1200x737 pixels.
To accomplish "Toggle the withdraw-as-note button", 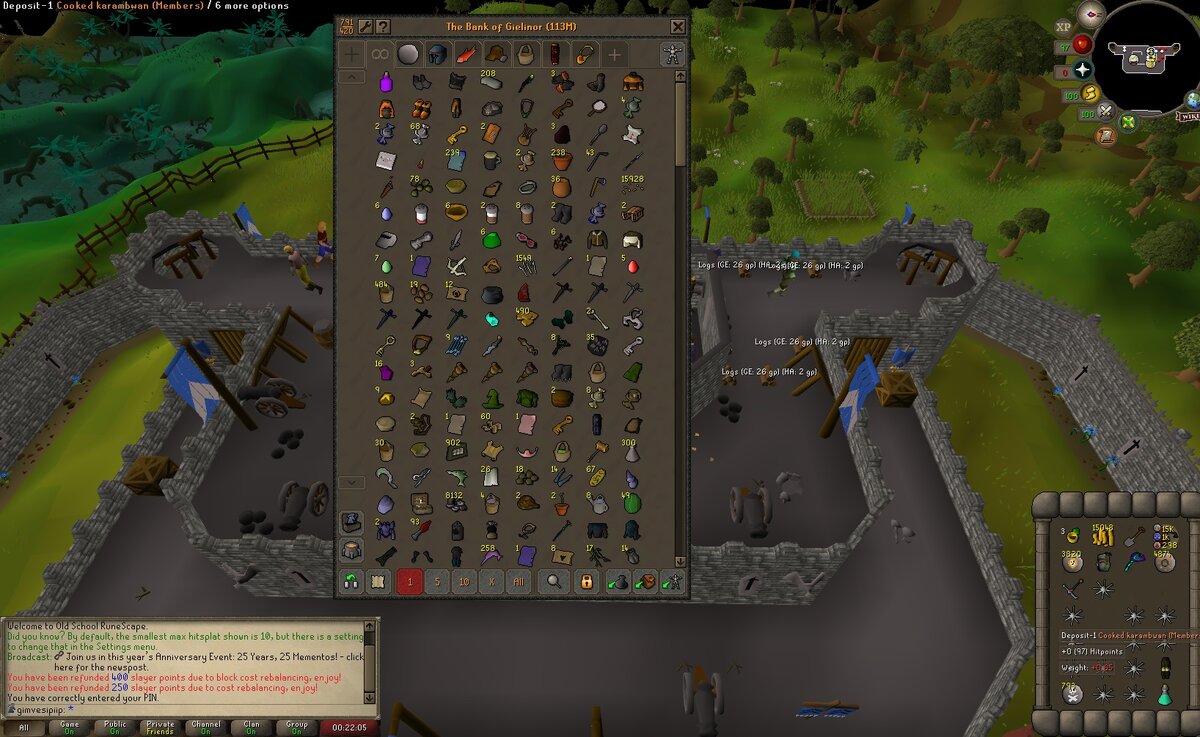I will click(377, 582).
